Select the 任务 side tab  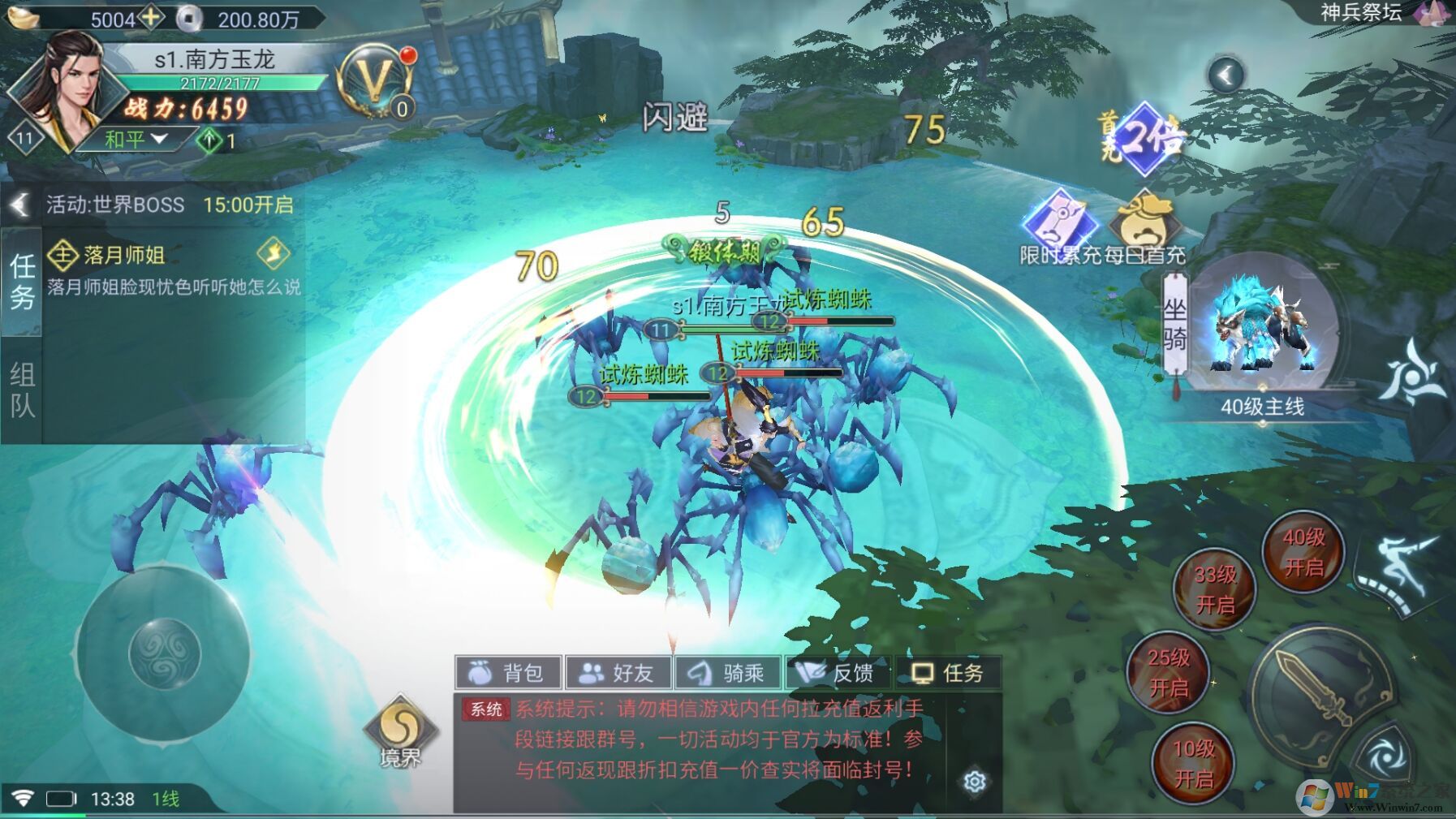tap(22, 281)
